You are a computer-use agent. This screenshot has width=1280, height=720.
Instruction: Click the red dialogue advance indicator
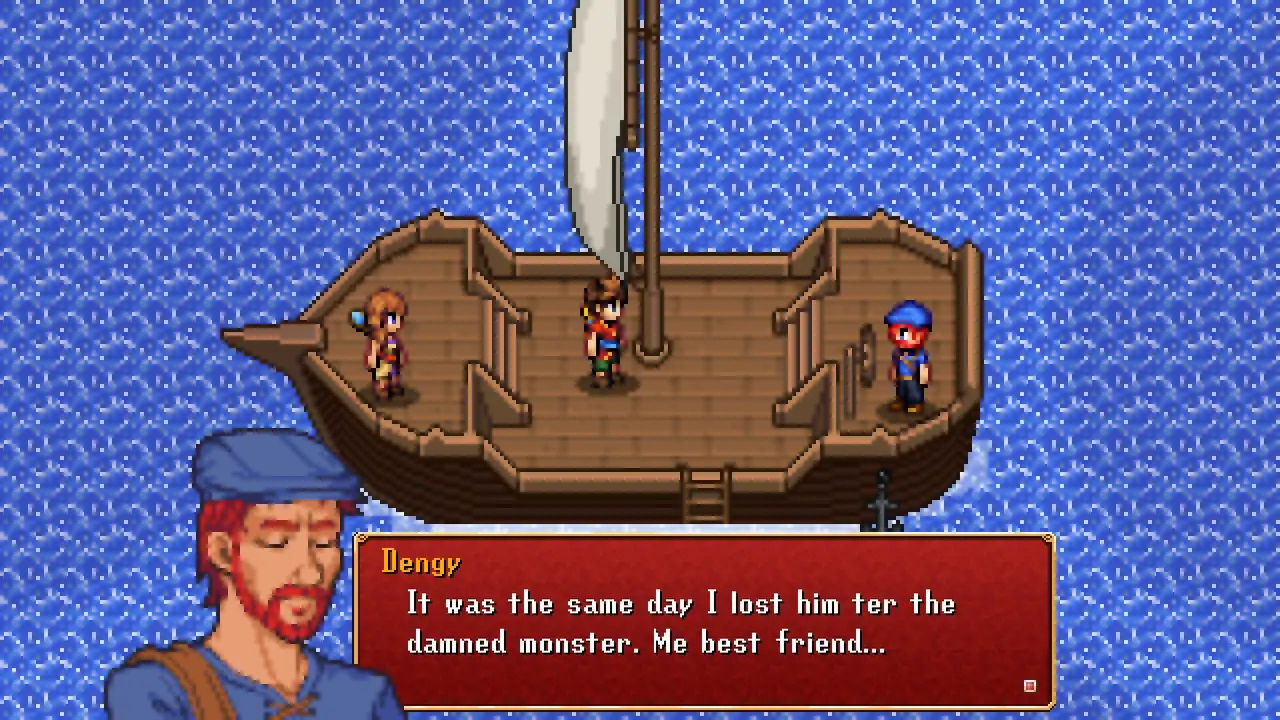pos(1028,686)
